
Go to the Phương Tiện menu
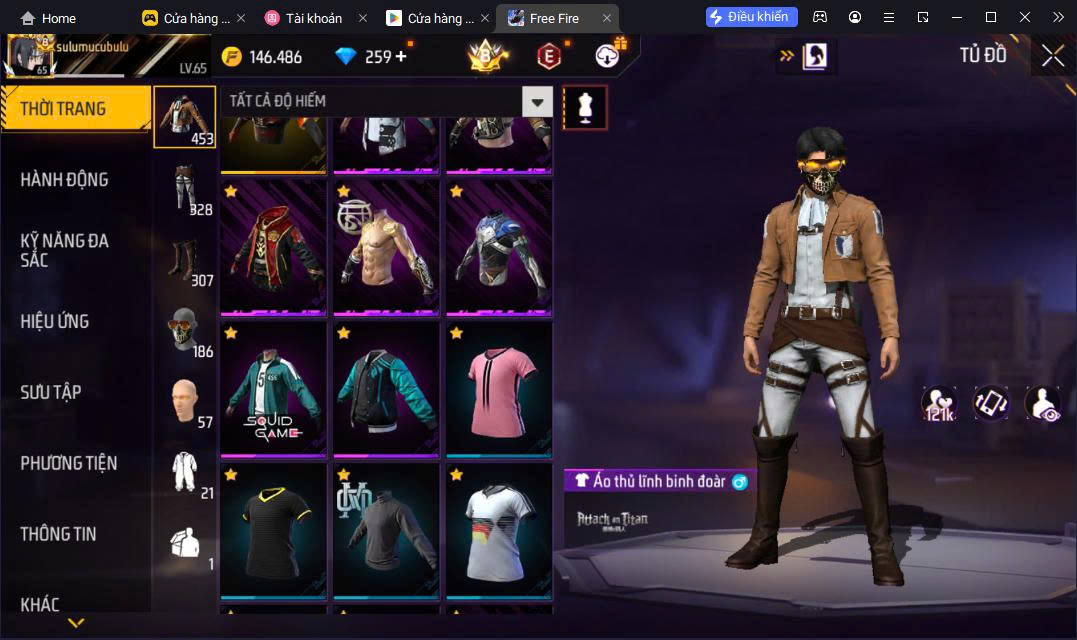coord(68,463)
